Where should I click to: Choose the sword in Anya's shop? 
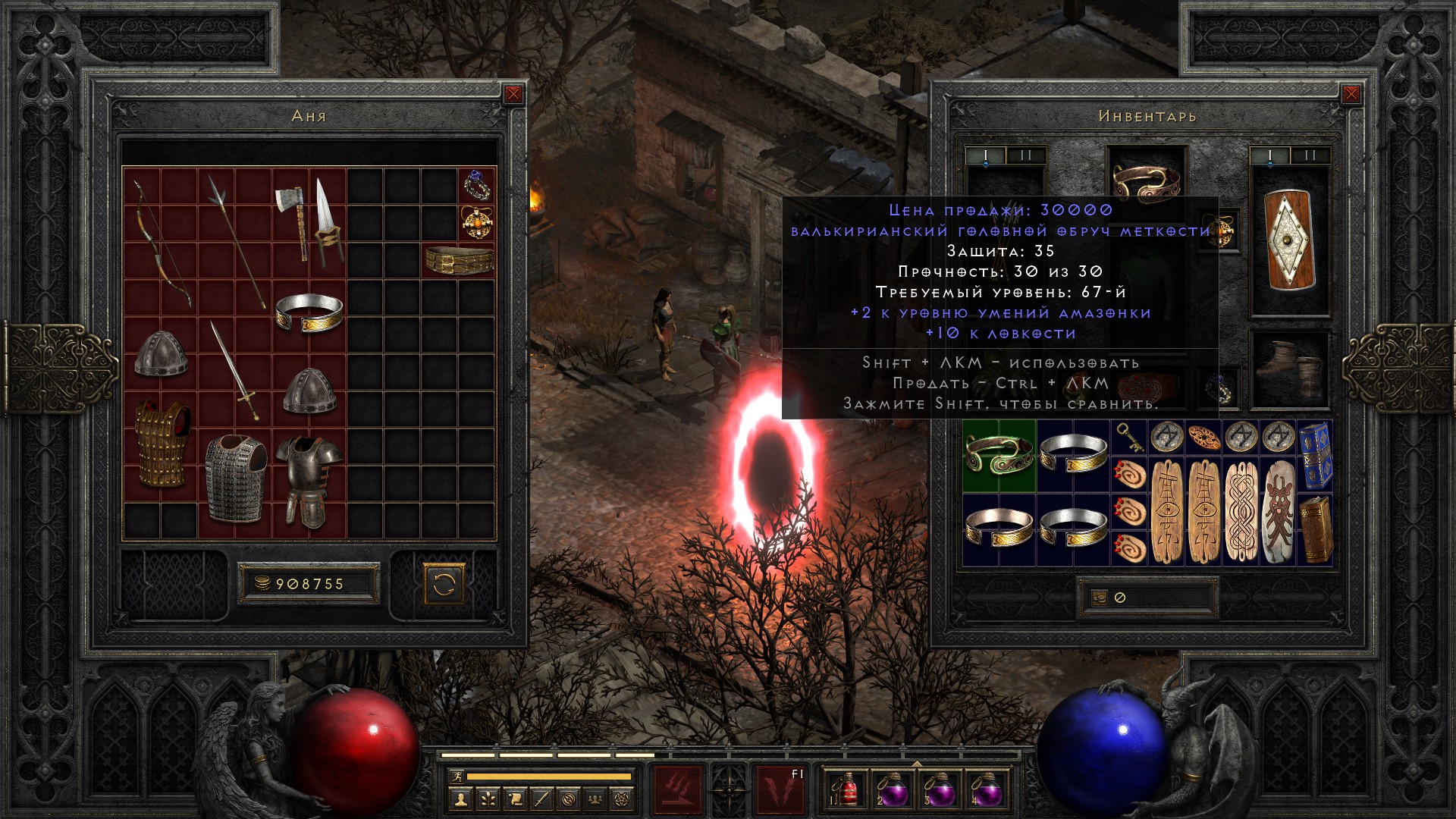tap(235, 372)
